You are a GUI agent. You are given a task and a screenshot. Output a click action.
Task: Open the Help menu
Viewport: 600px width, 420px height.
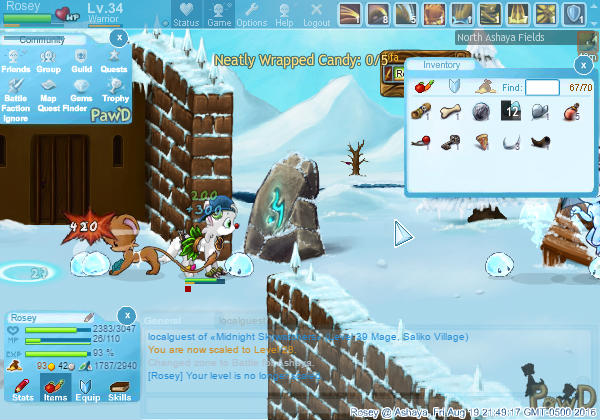click(x=284, y=14)
